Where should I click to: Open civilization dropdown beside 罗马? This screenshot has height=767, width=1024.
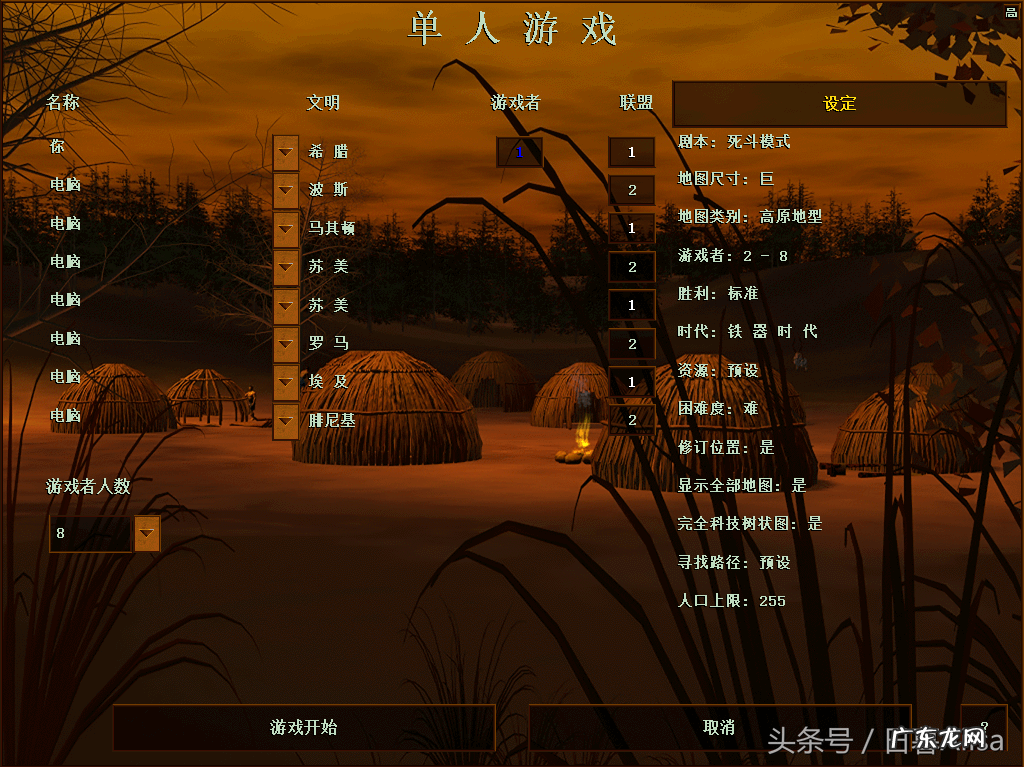(x=286, y=344)
